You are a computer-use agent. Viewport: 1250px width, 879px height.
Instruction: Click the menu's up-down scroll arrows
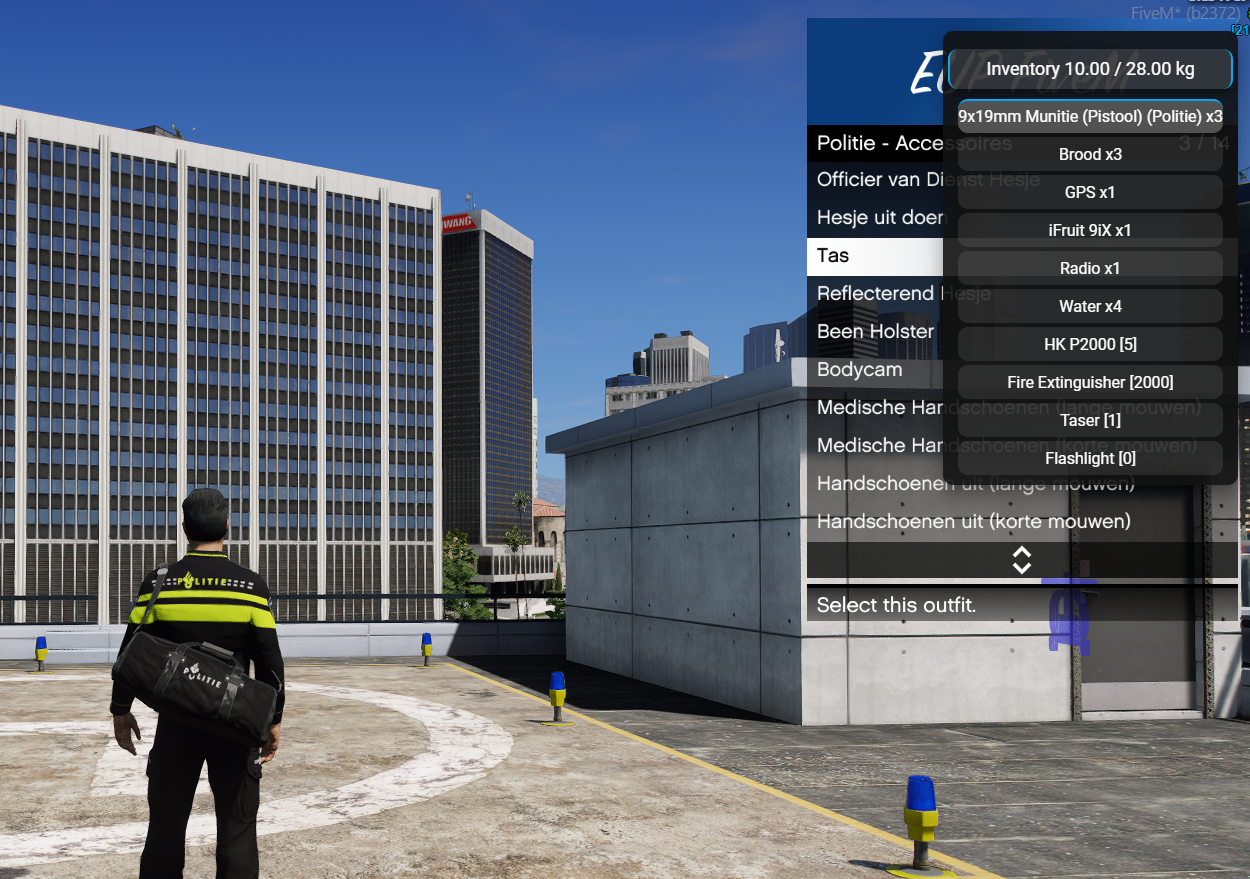pyautogui.click(x=1021, y=560)
